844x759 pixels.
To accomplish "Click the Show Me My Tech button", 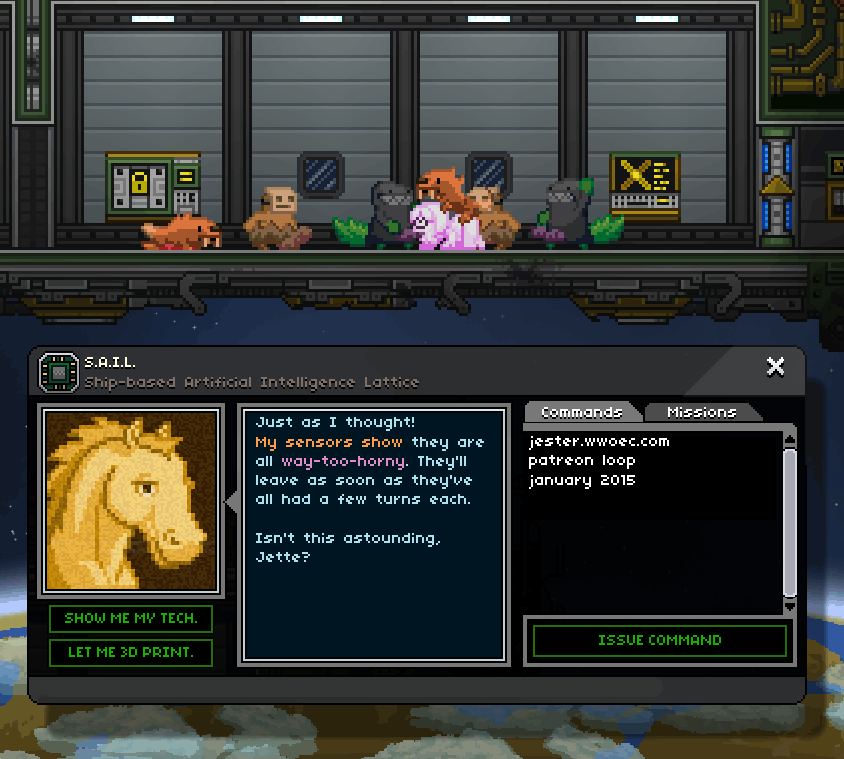I will (131, 618).
